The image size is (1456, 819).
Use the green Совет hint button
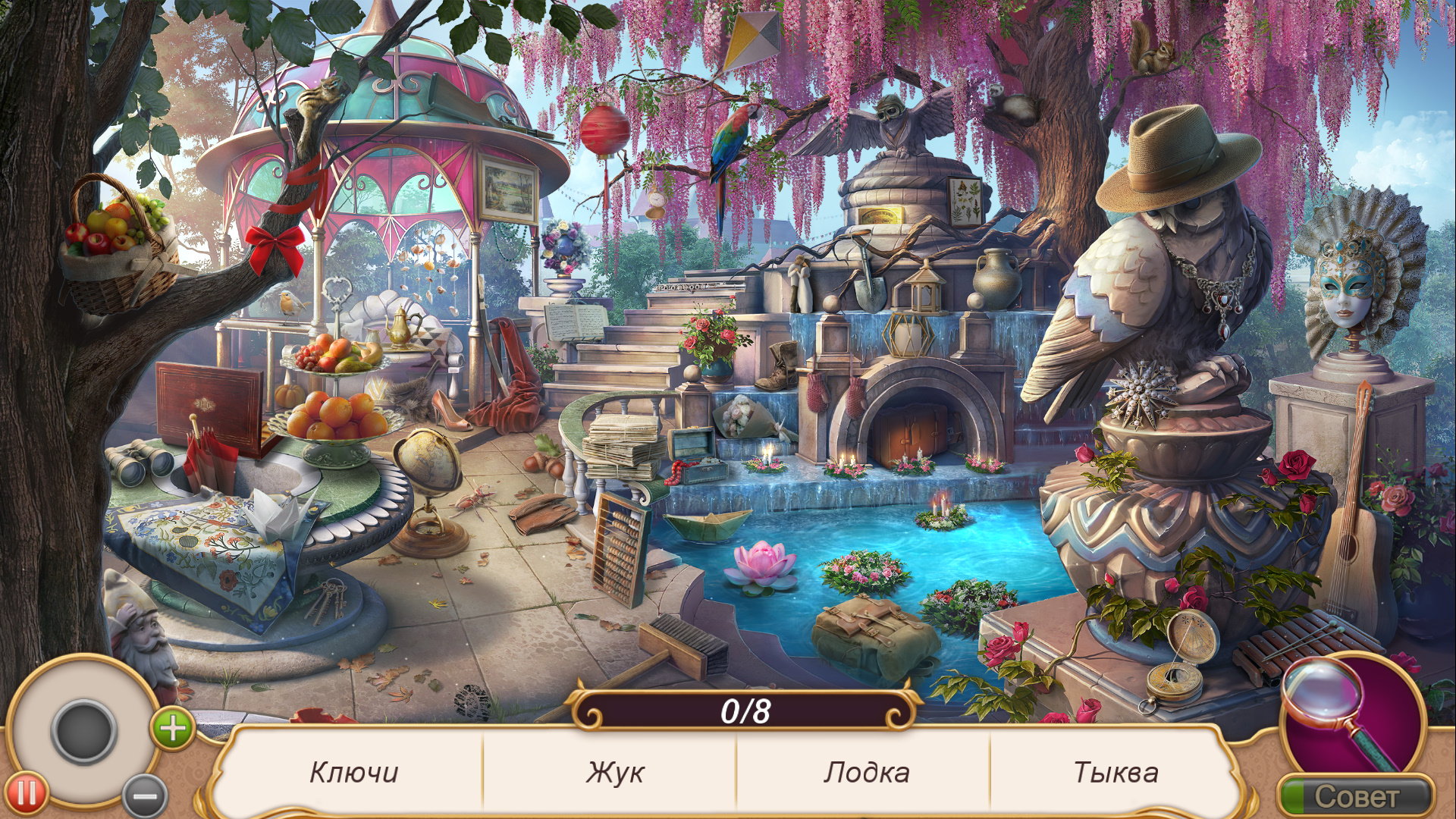click(x=1355, y=796)
